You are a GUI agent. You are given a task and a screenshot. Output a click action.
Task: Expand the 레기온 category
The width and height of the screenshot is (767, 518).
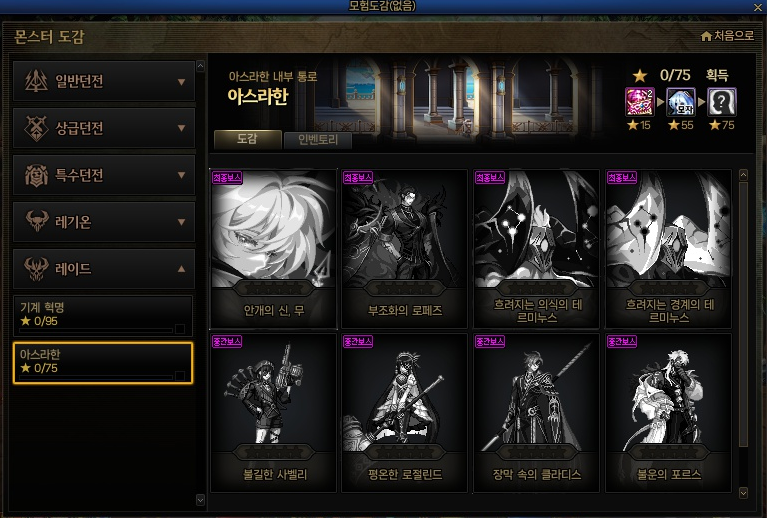coord(103,222)
